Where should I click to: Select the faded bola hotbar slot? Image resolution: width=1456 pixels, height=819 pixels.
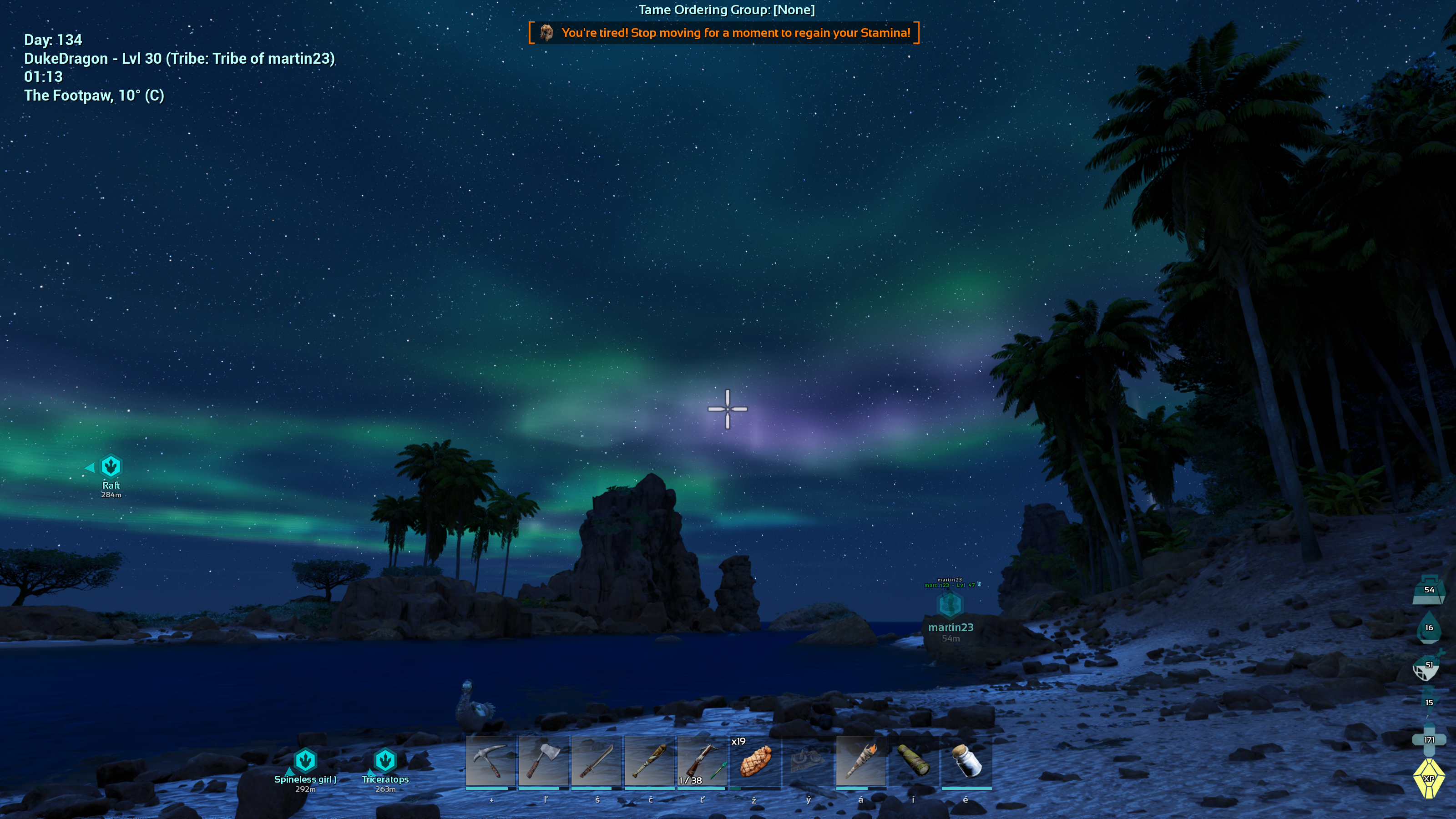click(808, 761)
